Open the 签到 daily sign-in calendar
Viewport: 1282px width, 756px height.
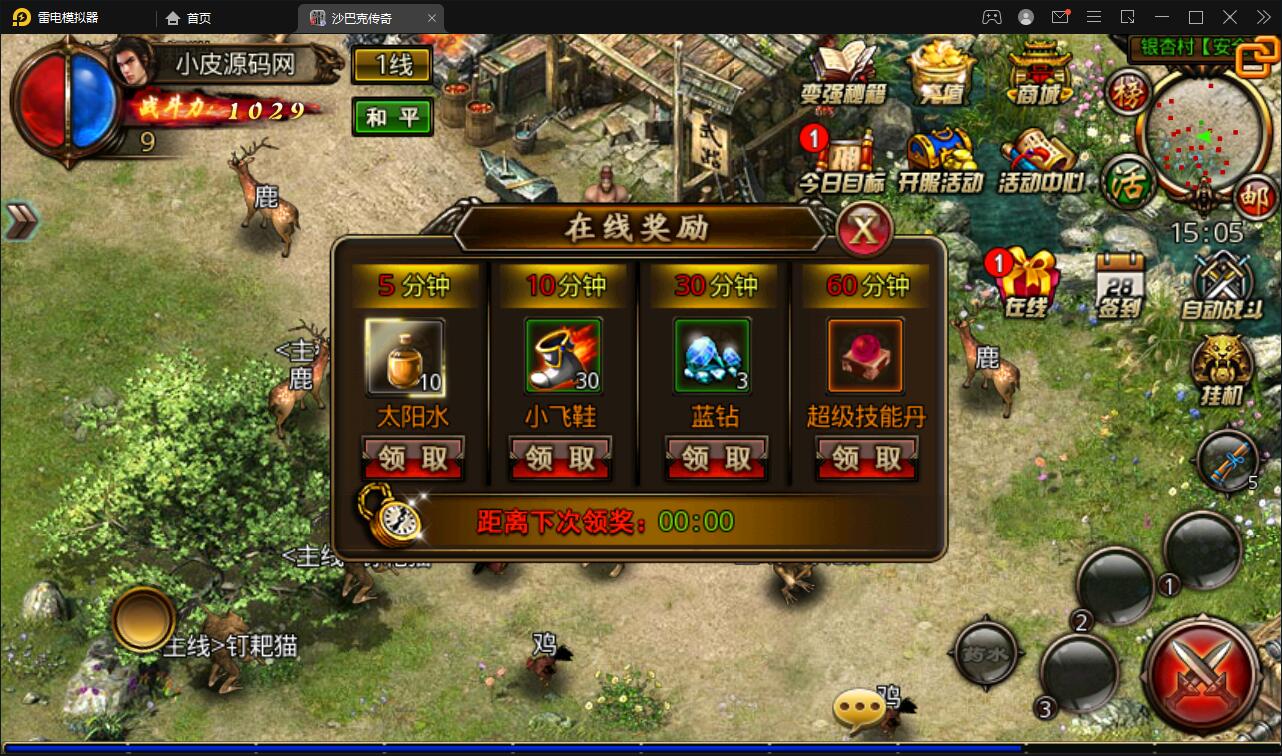(1120, 284)
